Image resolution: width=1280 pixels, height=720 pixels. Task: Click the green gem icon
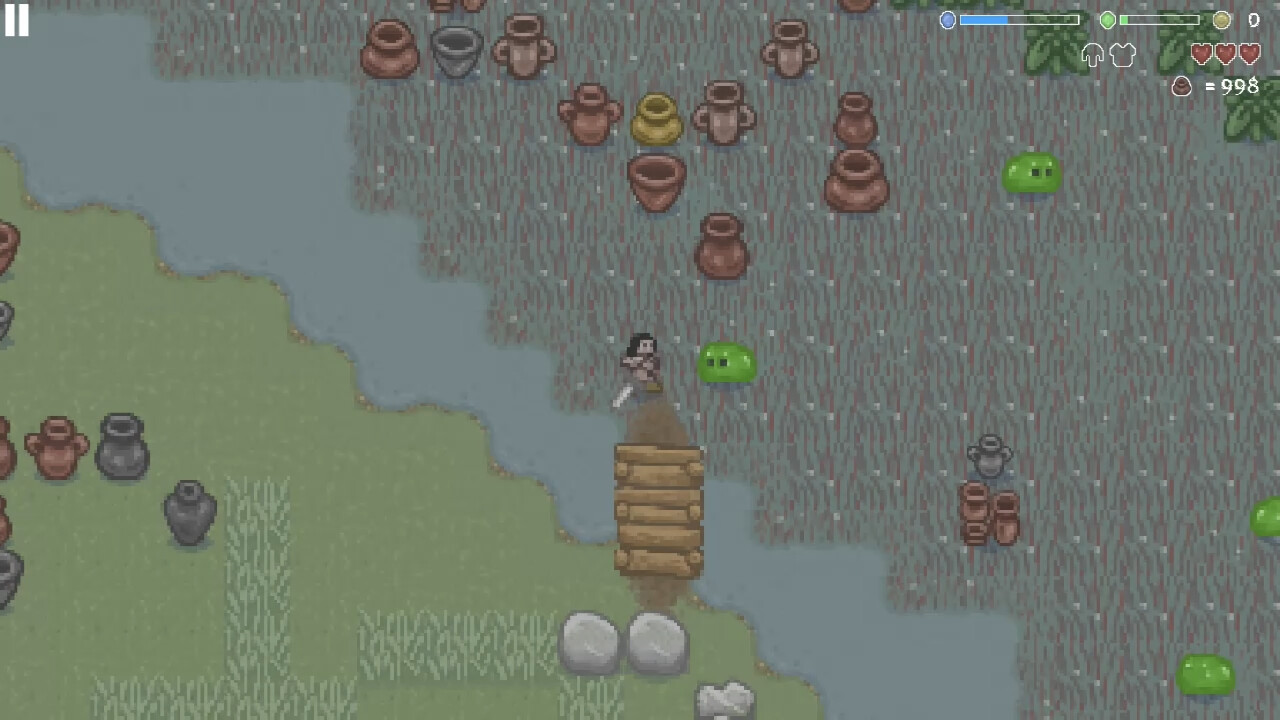(1107, 20)
